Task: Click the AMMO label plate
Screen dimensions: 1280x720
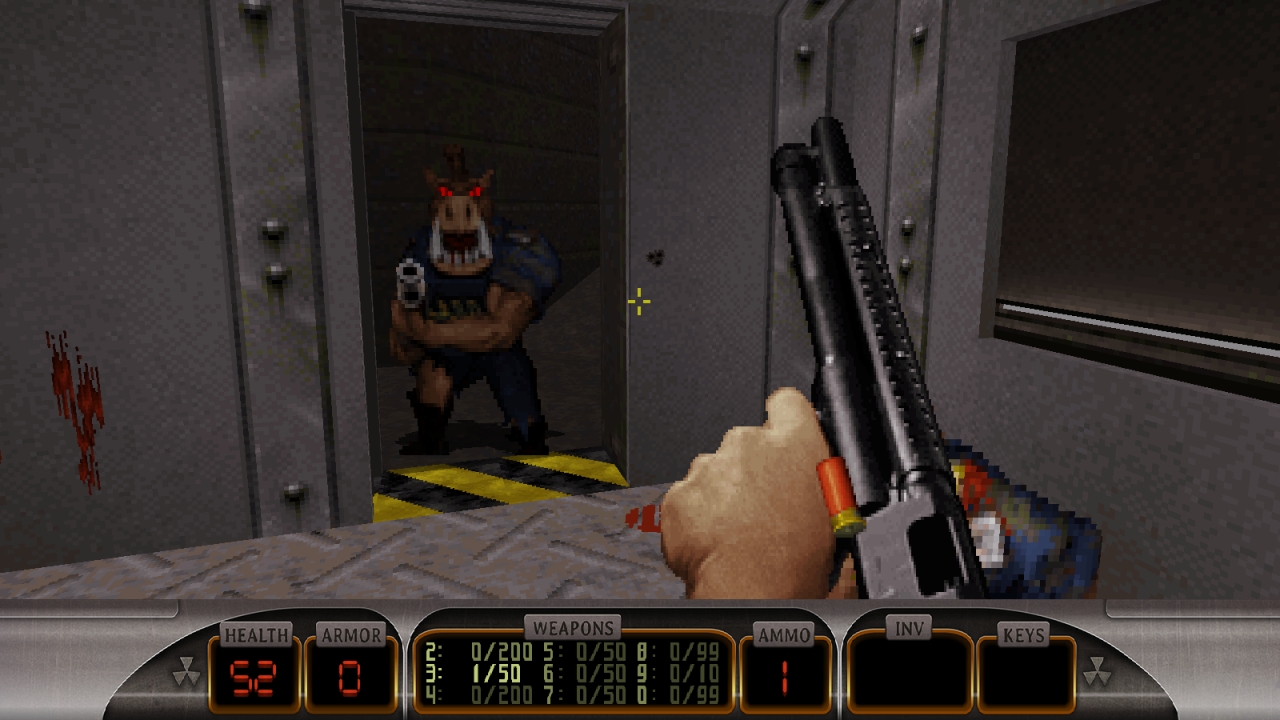Action: pos(784,634)
